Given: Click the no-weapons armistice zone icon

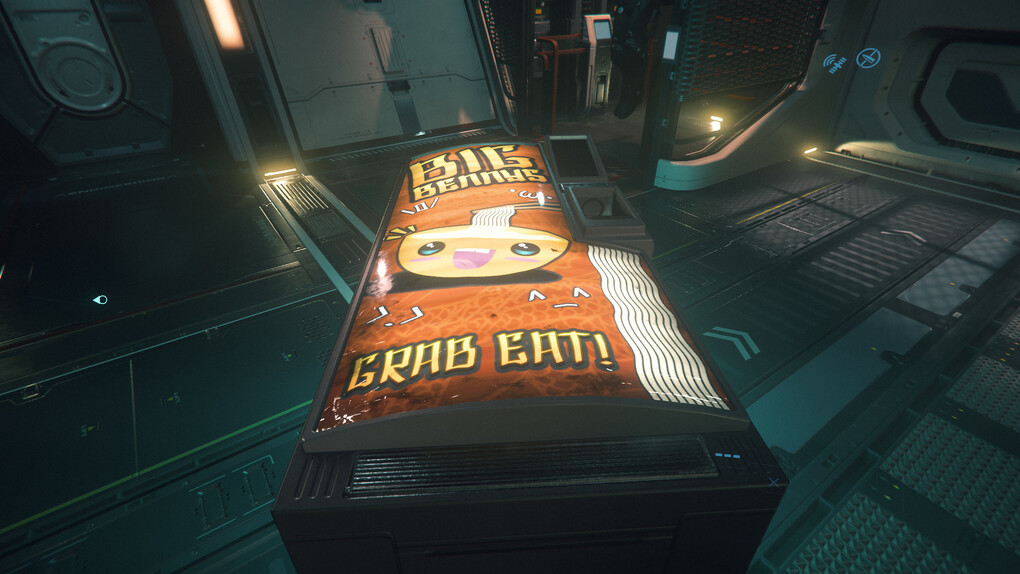Looking at the screenshot, I should click(868, 58).
